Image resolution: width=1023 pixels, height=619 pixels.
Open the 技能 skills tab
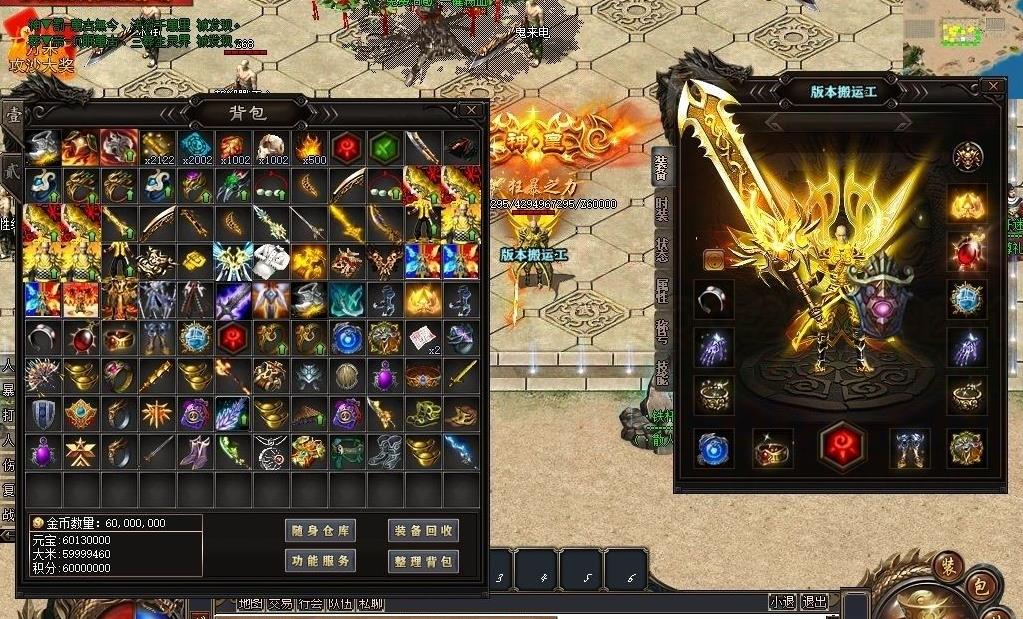[662, 373]
